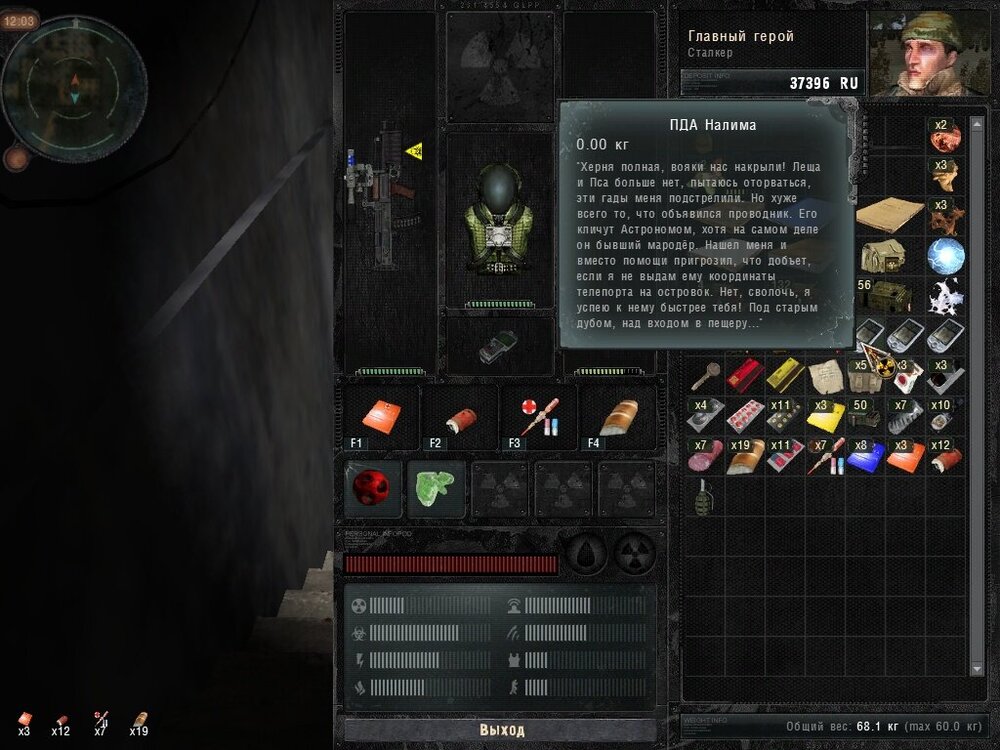Select the green crystal artifact on the belt
Screen dimensions: 1000x750
click(436, 488)
